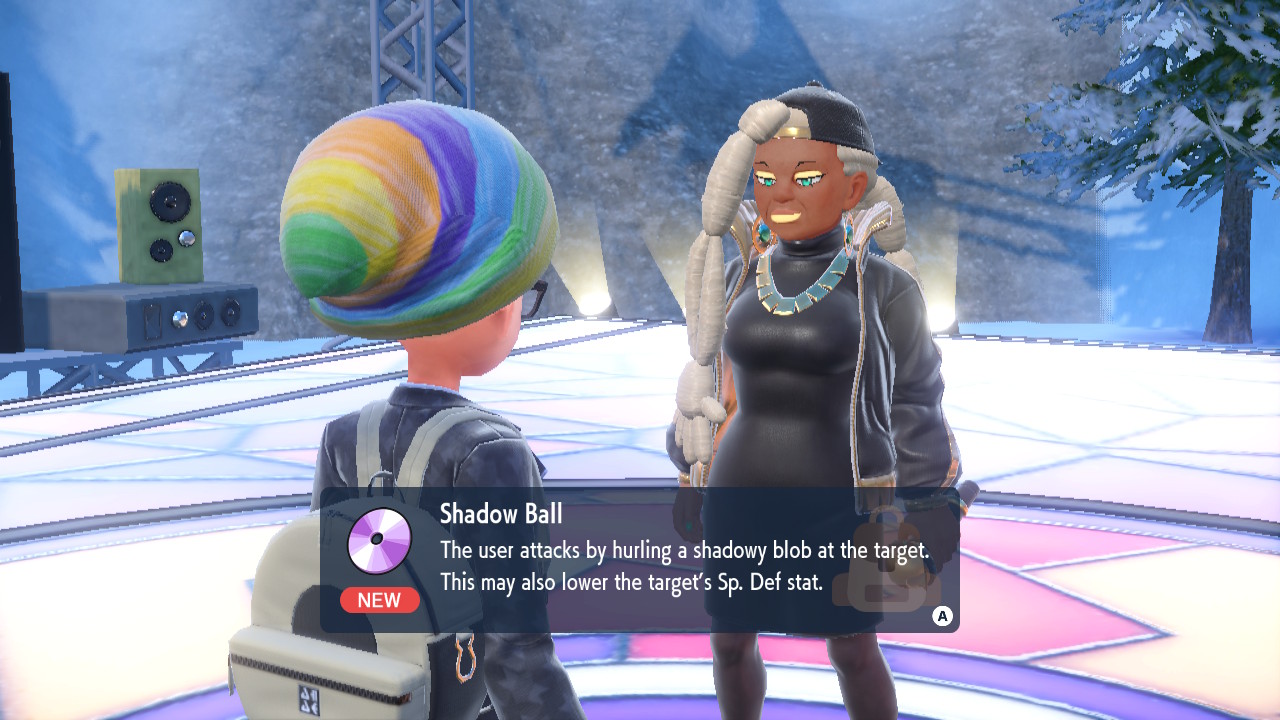Viewport: 1280px width, 720px height.
Task: Select the Shadow Ball TM disc icon
Action: pos(379,541)
